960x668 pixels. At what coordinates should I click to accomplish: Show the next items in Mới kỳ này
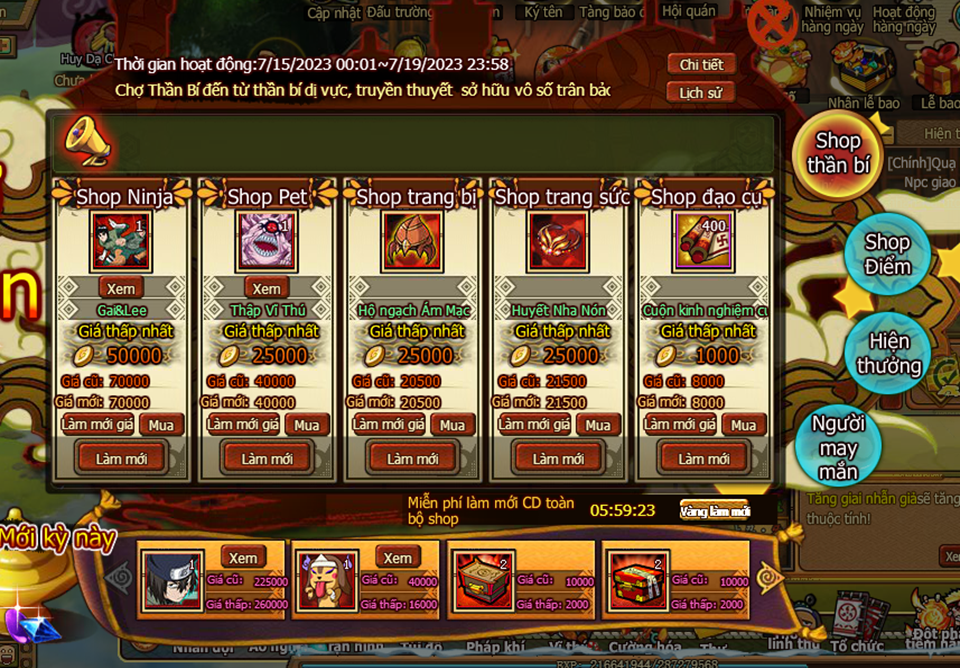(x=771, y=577)
